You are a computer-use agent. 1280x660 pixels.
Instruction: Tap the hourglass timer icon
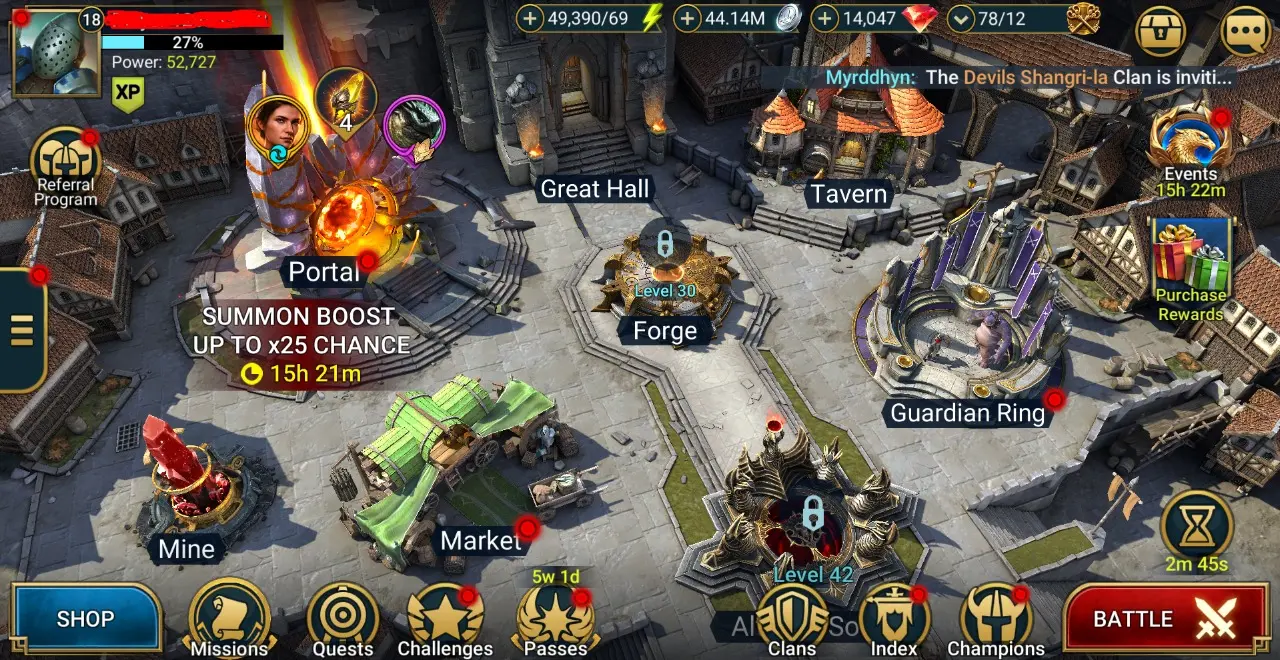[1197, 526]
